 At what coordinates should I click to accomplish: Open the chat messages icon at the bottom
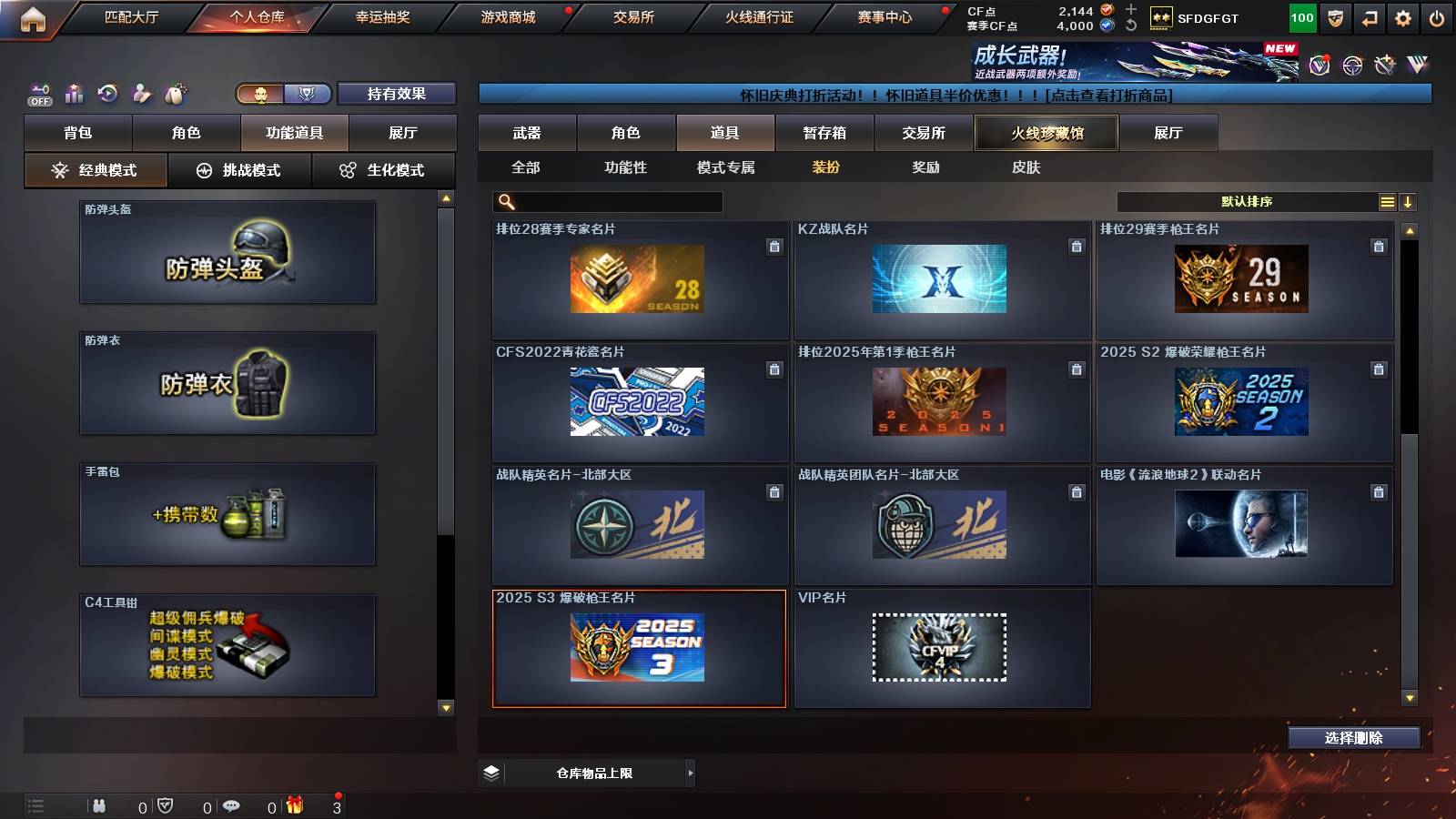230,806
